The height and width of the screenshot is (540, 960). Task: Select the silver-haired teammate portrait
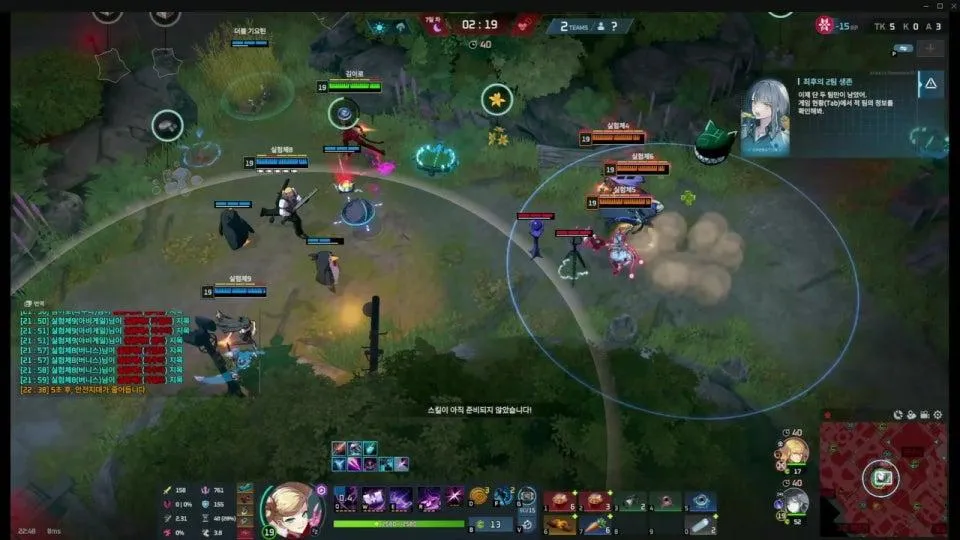tap(793, 501)
